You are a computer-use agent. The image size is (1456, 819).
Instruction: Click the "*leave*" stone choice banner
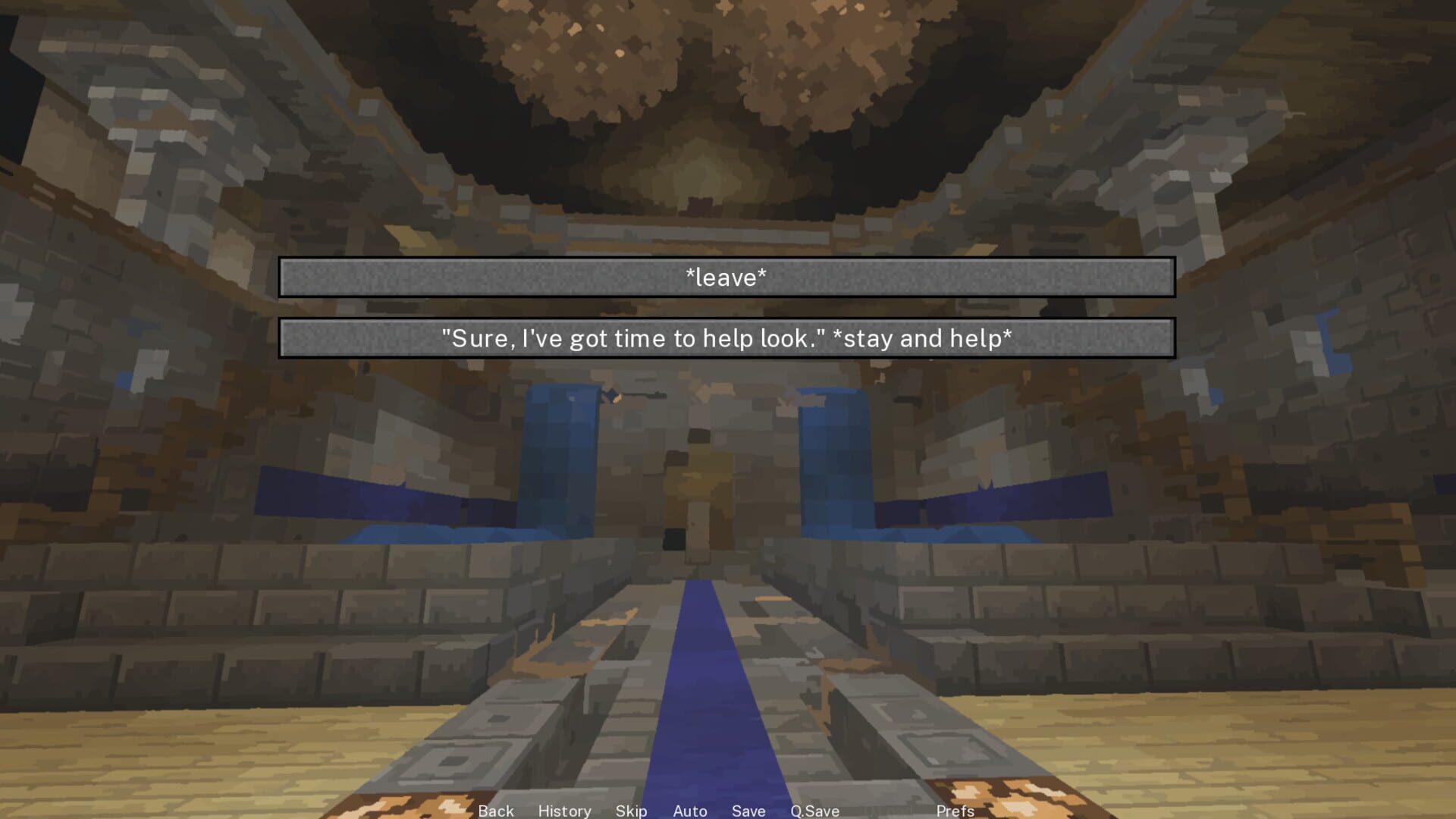[726, 278]
